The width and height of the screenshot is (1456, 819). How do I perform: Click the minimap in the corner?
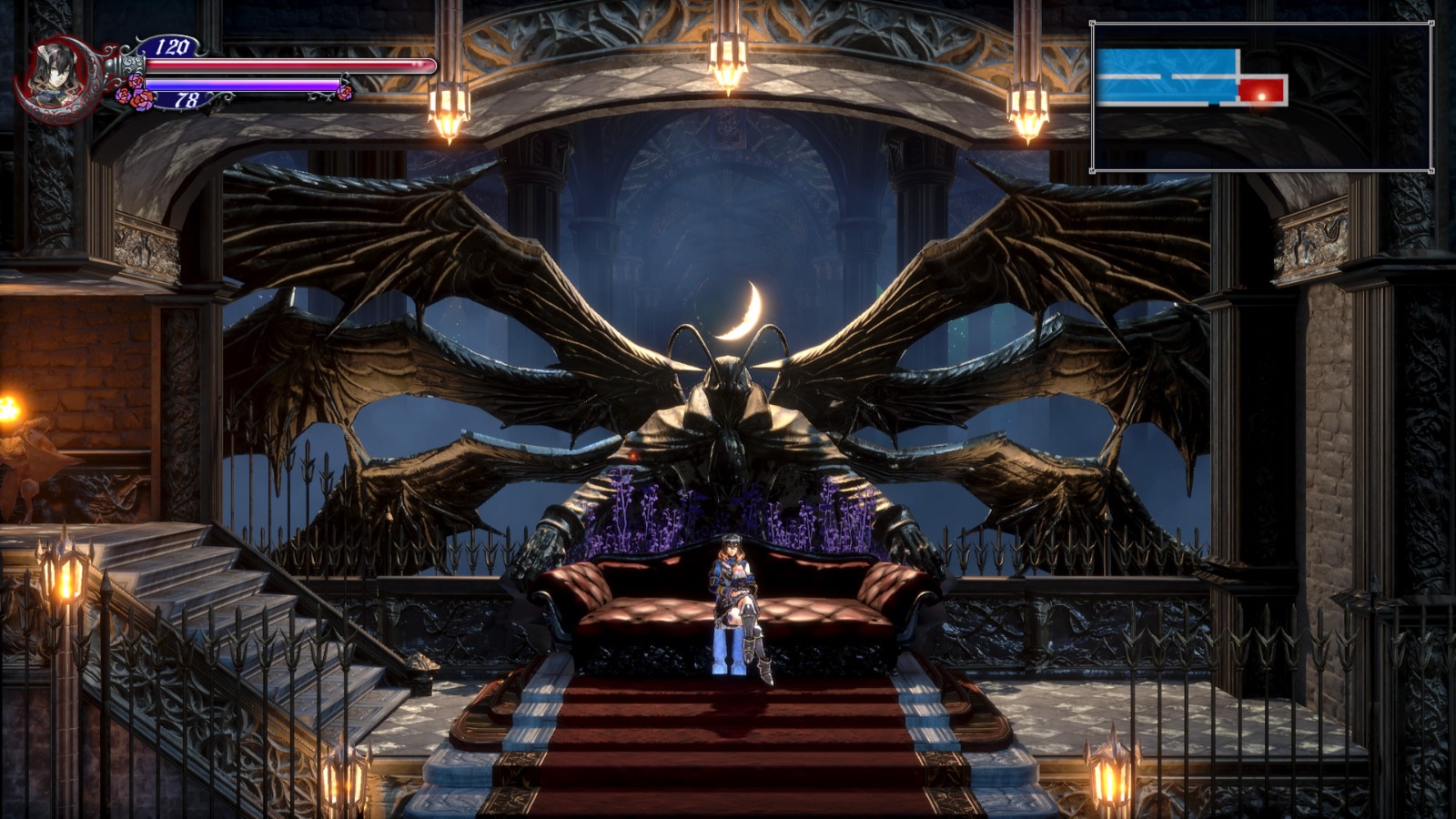click(x=1261, y=97)
